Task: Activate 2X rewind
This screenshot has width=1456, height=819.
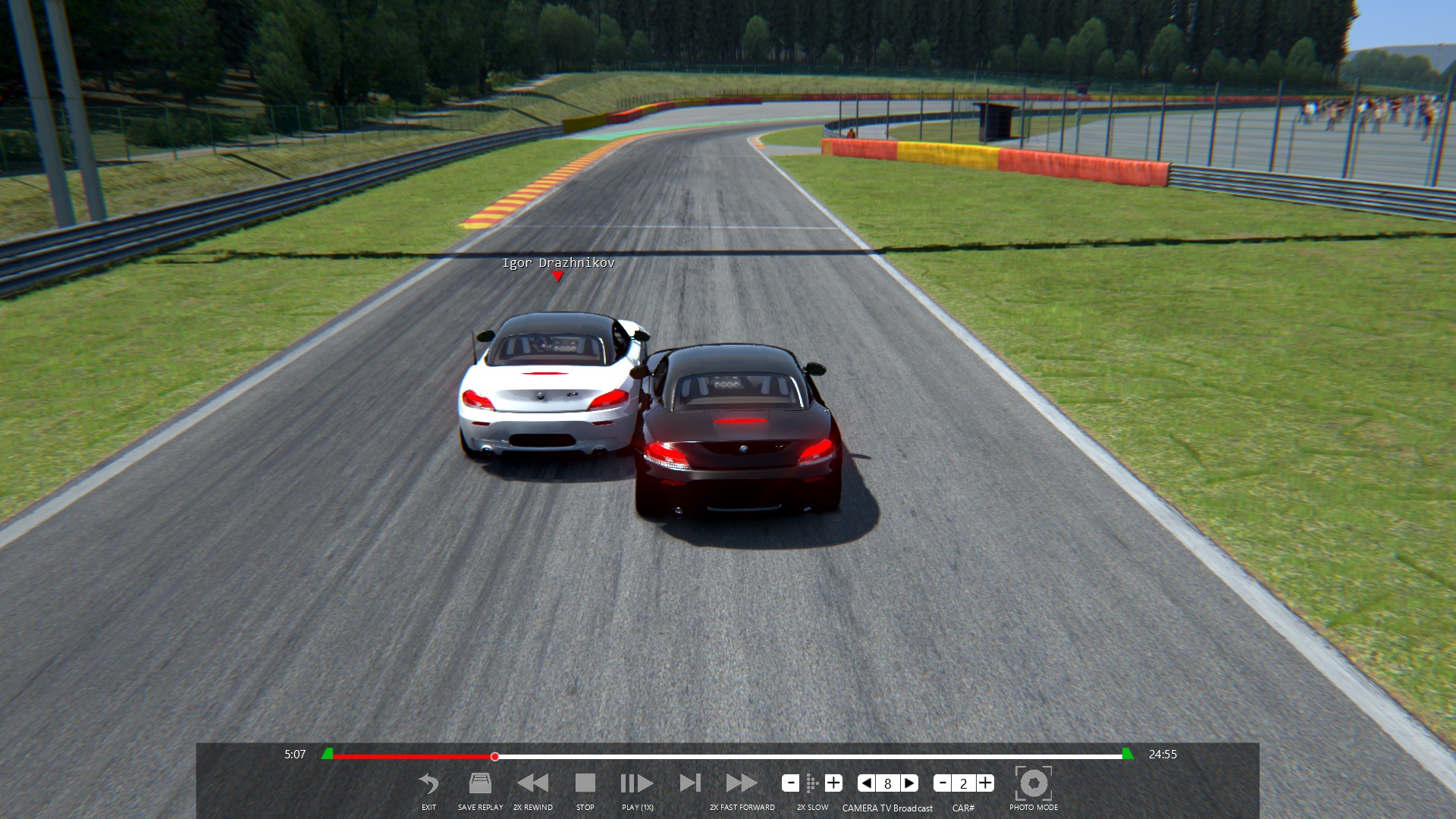Action: pyautogui.click(x=532, y=784)
